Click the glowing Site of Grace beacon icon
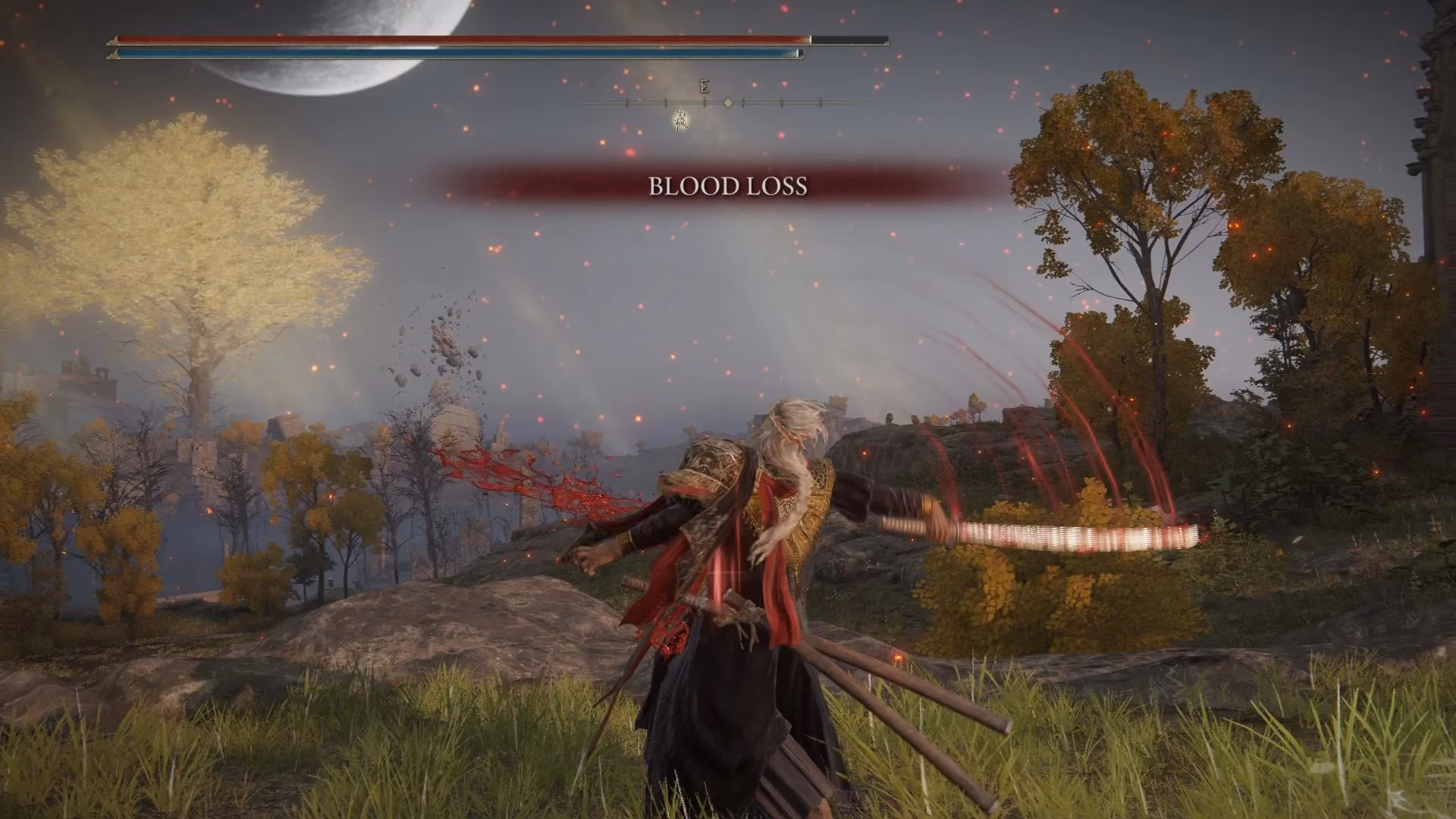 tap(681, 121)
